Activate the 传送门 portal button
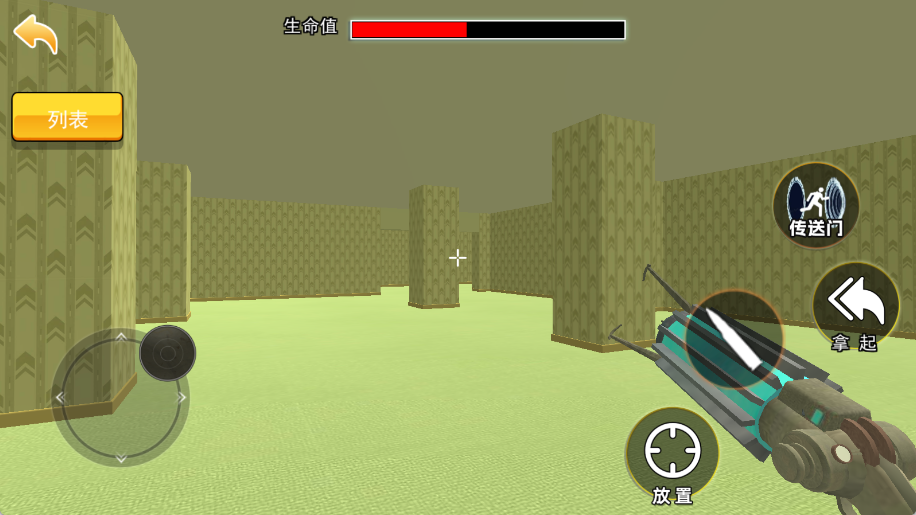 click(816, 205)
